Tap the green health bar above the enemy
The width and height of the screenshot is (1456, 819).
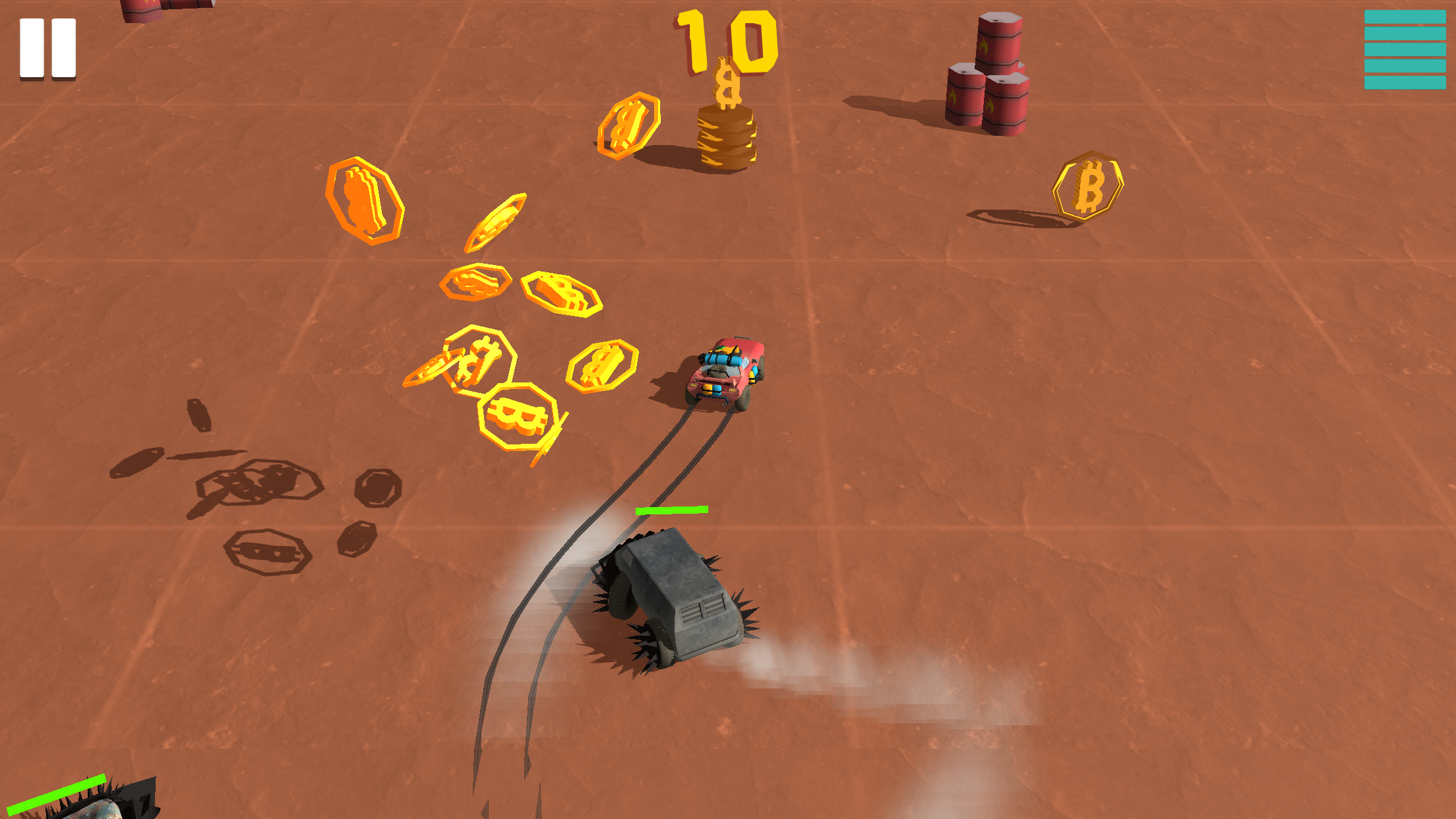click(x=671, y=510)
